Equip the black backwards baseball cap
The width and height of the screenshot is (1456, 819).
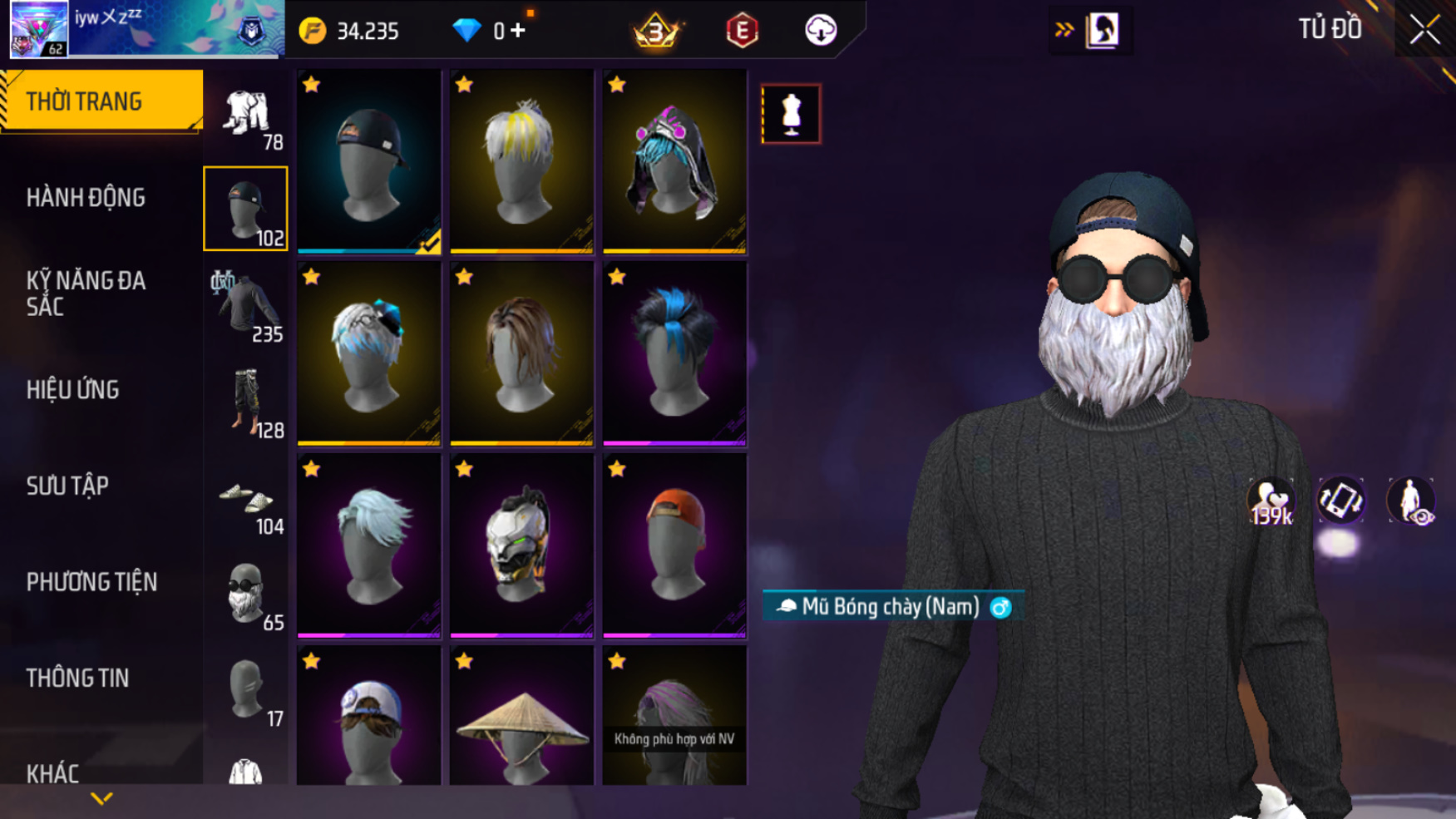point(369,160)
